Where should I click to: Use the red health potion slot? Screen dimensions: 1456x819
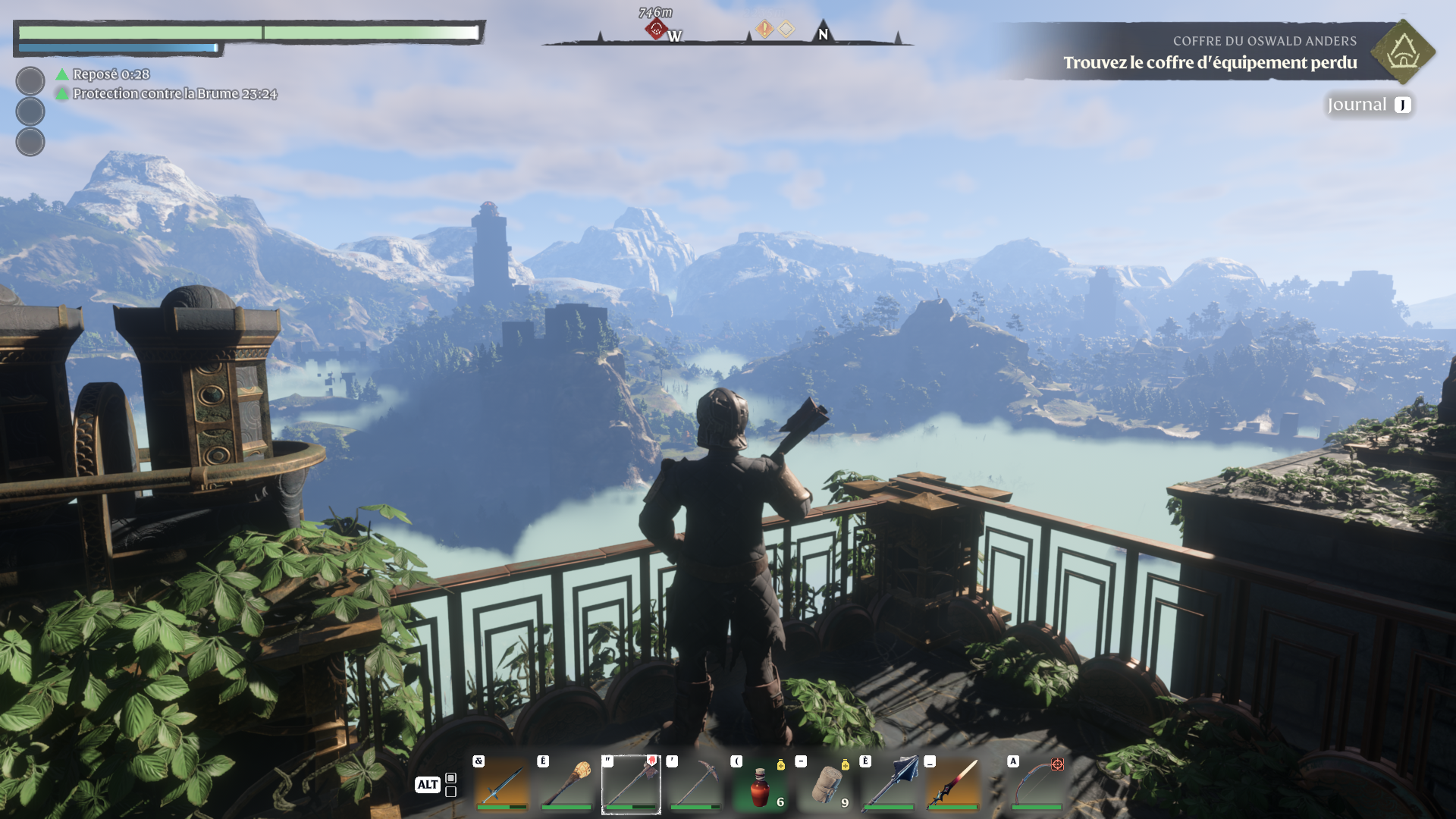click(x=760, y=785)
